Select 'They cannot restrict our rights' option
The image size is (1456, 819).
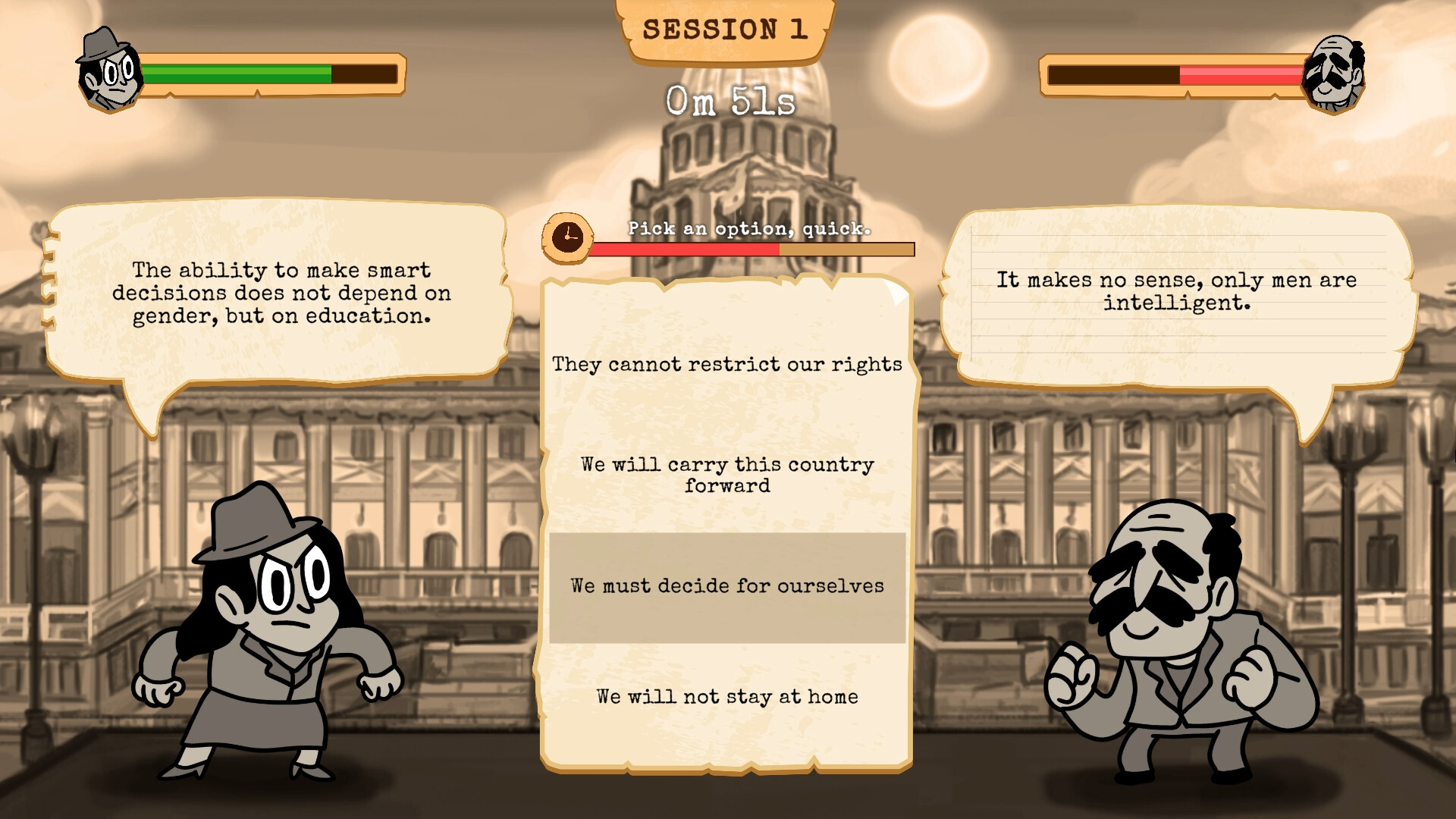pyautogui.click(x=726, y=363)
